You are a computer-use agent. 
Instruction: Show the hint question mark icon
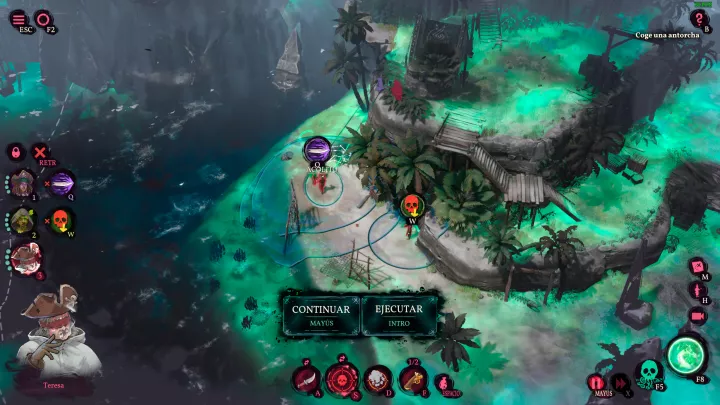(x=700, y=19)
